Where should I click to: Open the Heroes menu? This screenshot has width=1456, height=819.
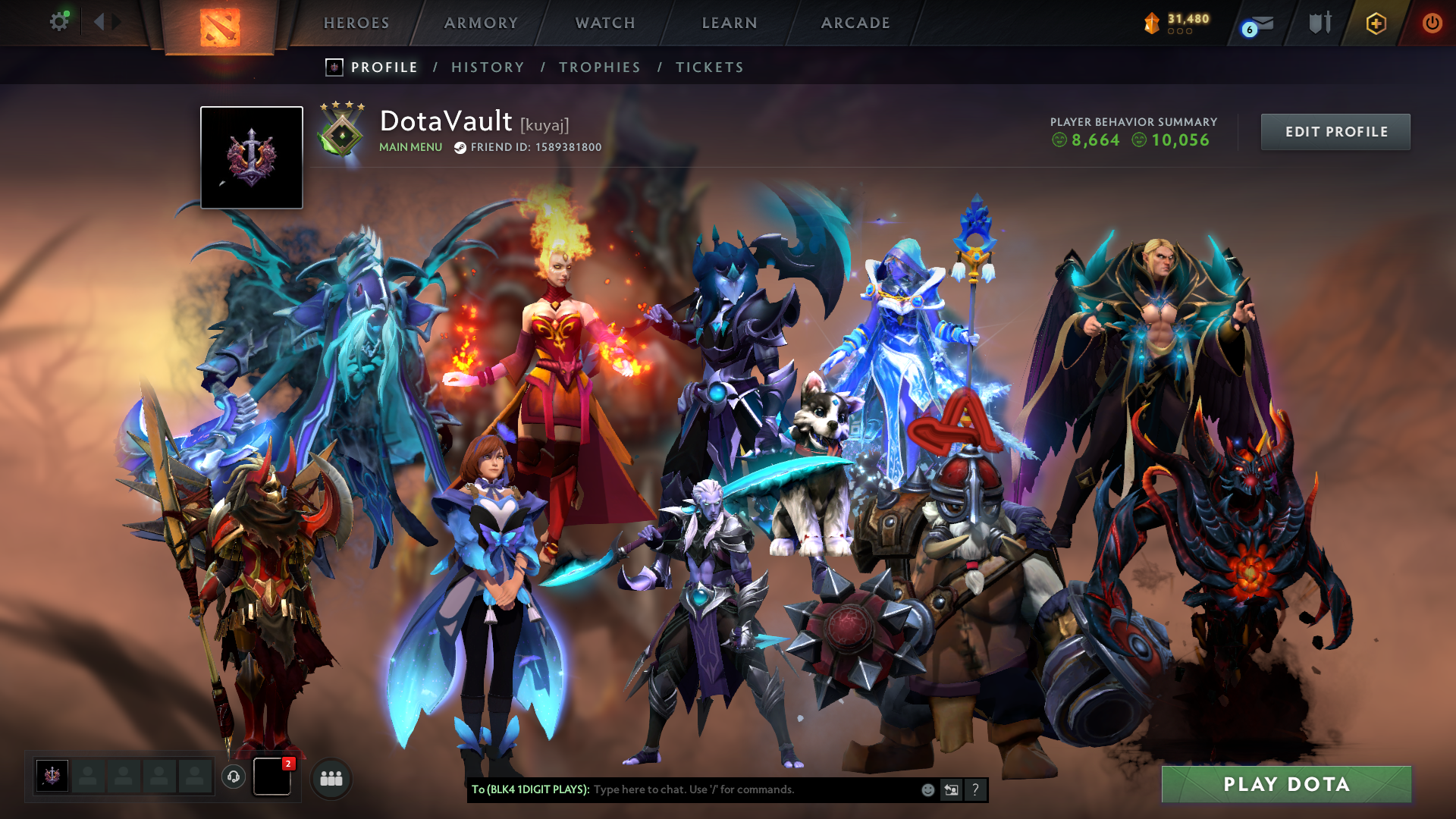coord(356,23)
